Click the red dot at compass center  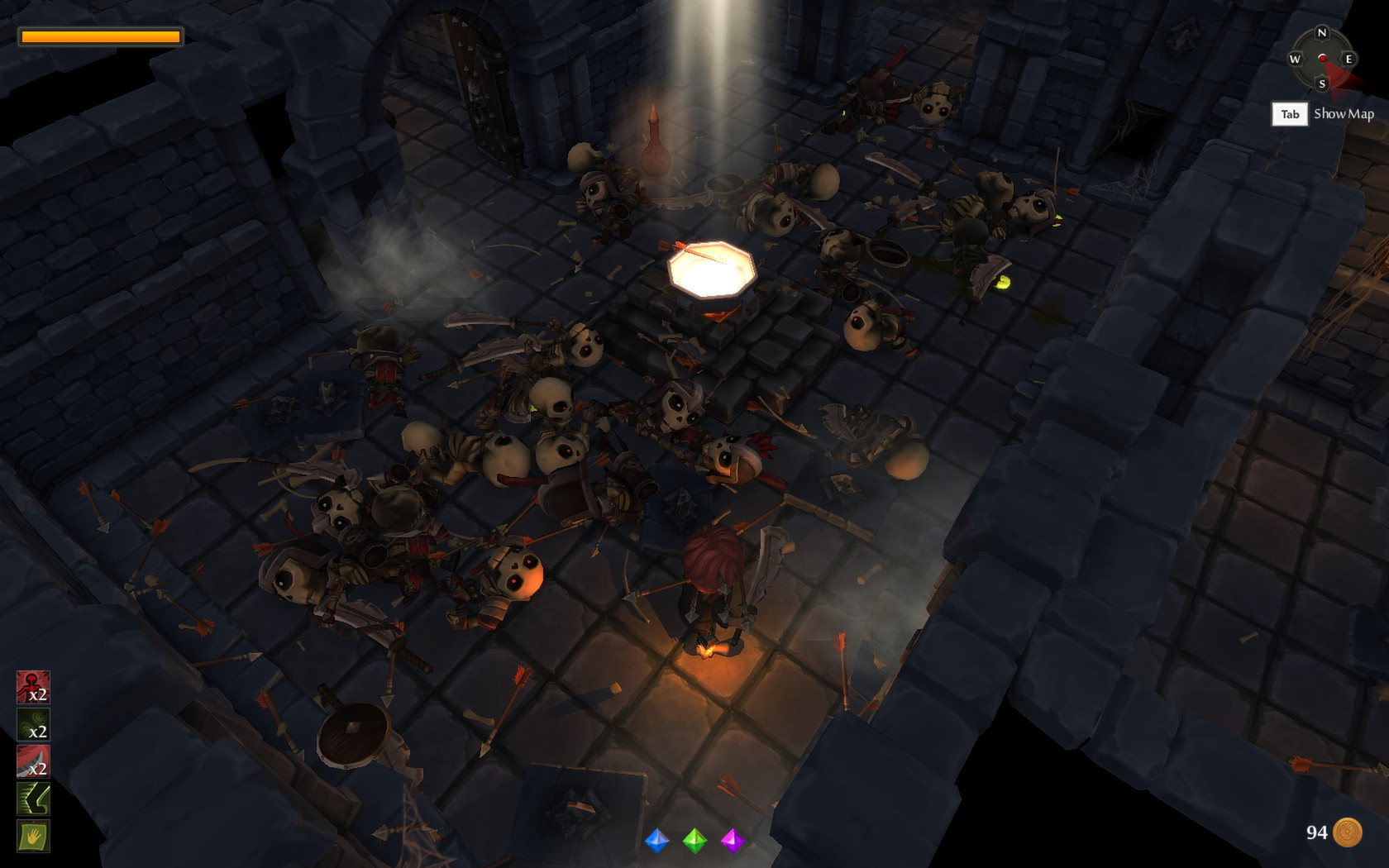[1322, 60]
